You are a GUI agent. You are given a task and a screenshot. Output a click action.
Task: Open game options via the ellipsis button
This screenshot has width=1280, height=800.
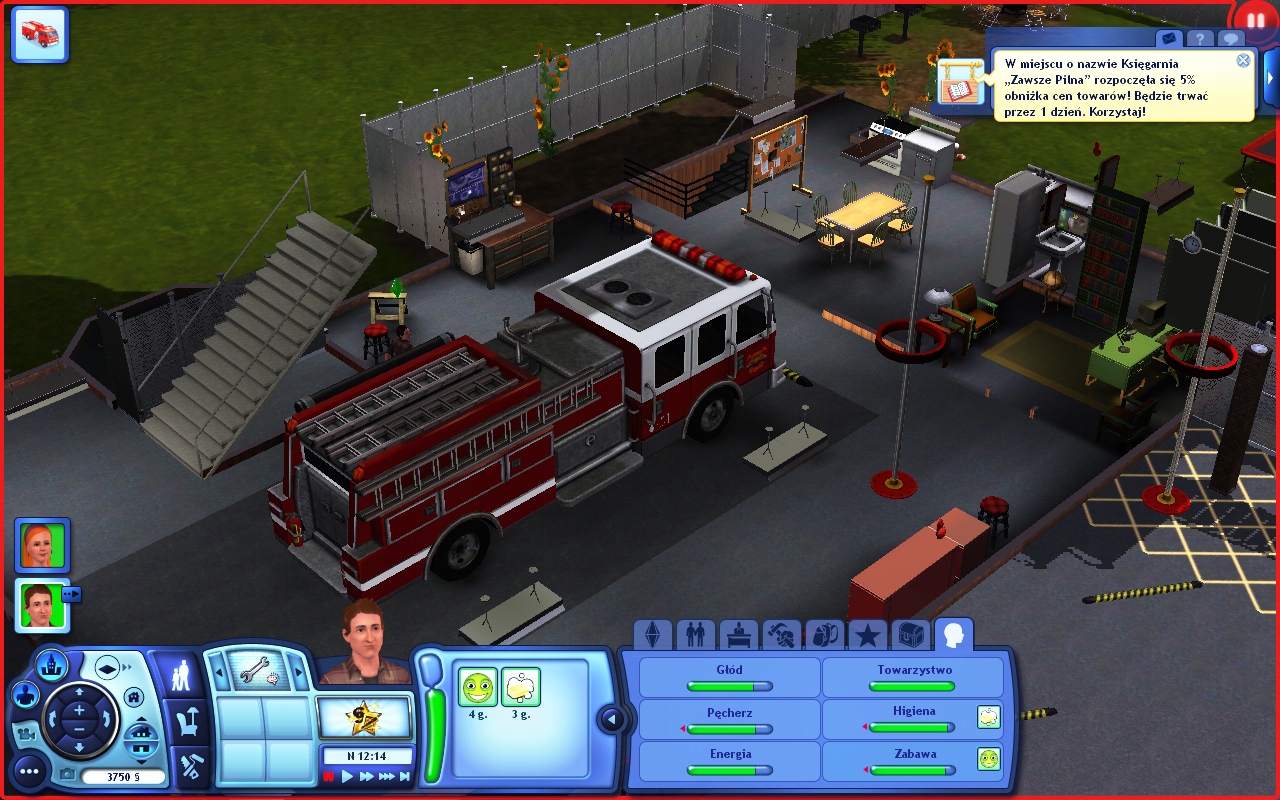pos(29,773)
